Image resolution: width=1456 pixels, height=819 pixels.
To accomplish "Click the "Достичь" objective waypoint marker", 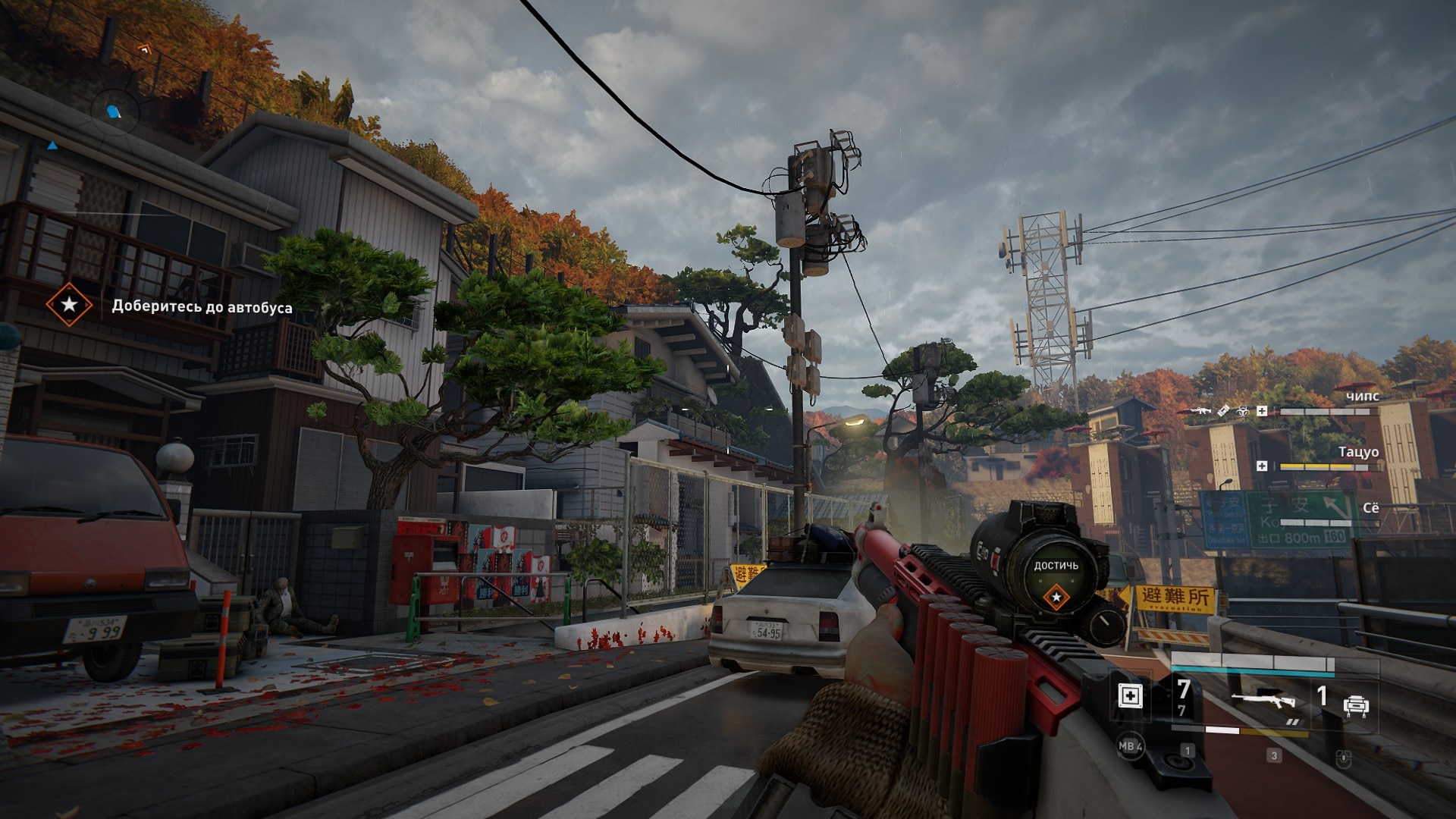I will coord(1056,597).
